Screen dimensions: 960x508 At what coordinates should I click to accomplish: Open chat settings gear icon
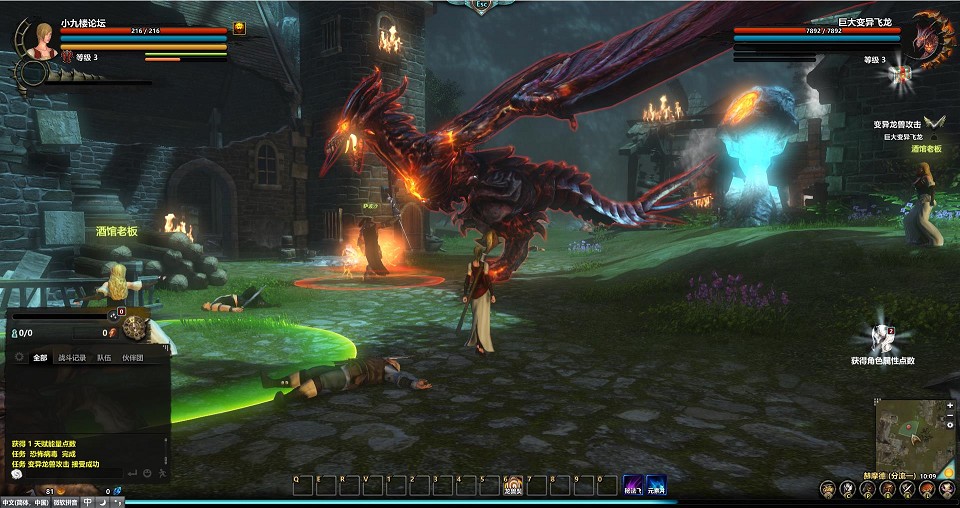pos(18,357)
